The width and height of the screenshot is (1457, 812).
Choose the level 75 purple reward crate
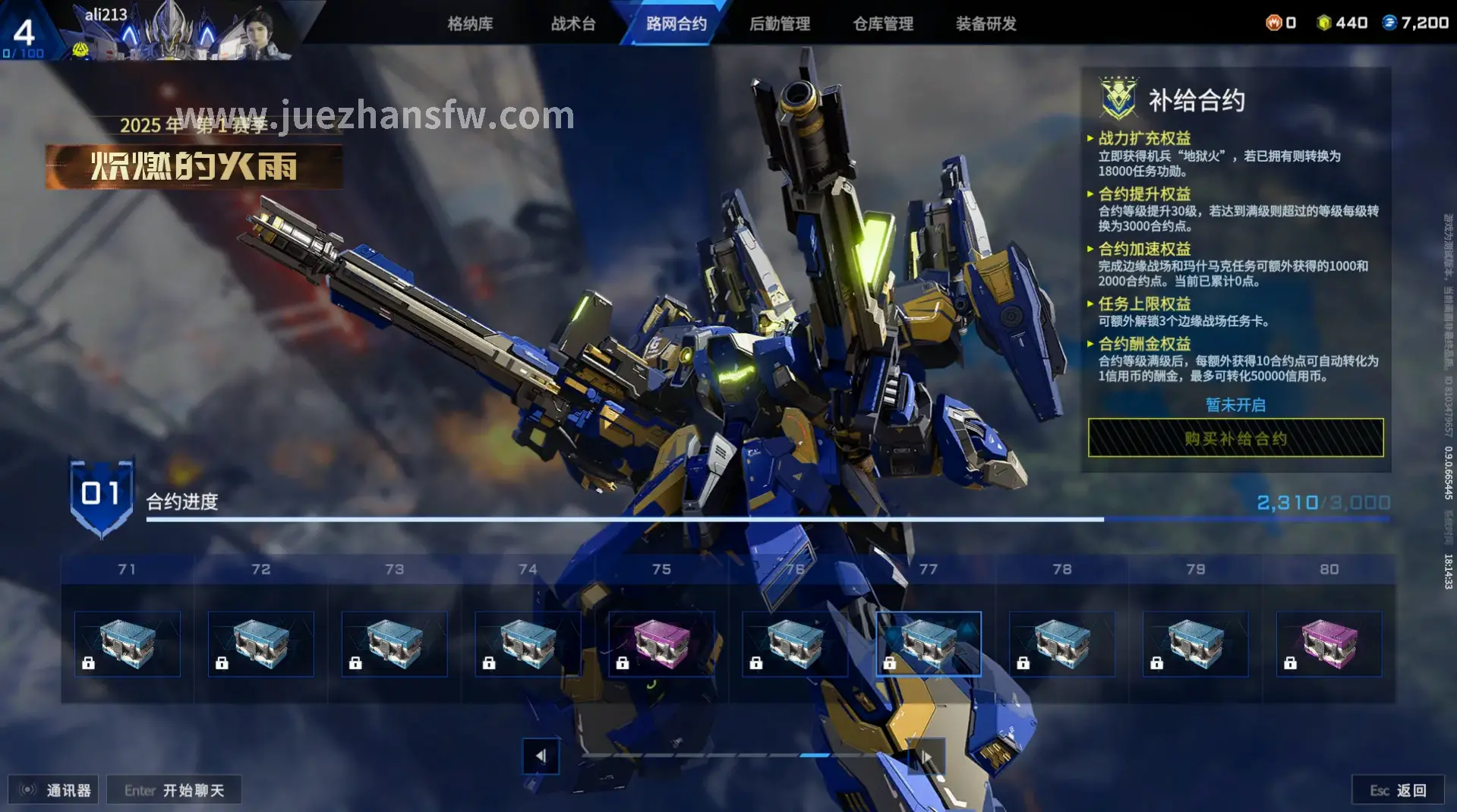(661, 644)
